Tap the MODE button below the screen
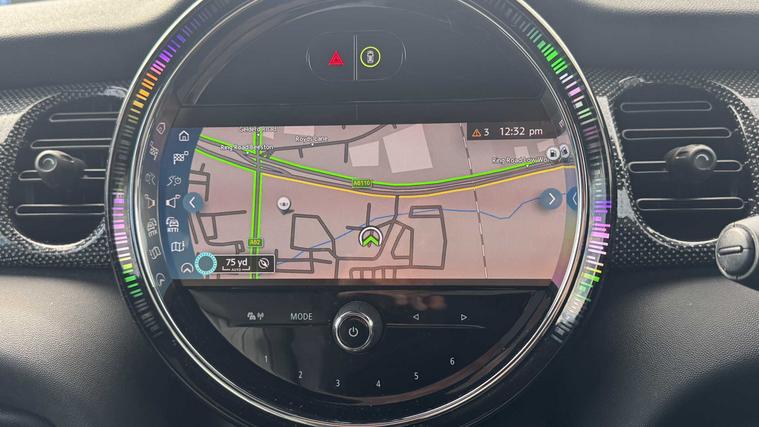The width and height of the screenshot is (759, 427). tap(301, 317)
